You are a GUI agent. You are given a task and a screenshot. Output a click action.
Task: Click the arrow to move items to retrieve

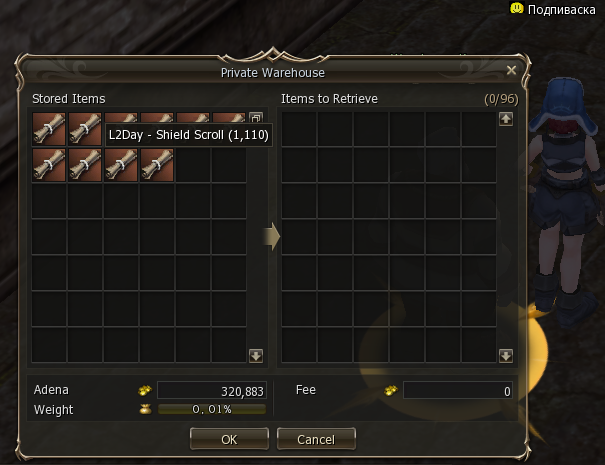click(272, 237)
